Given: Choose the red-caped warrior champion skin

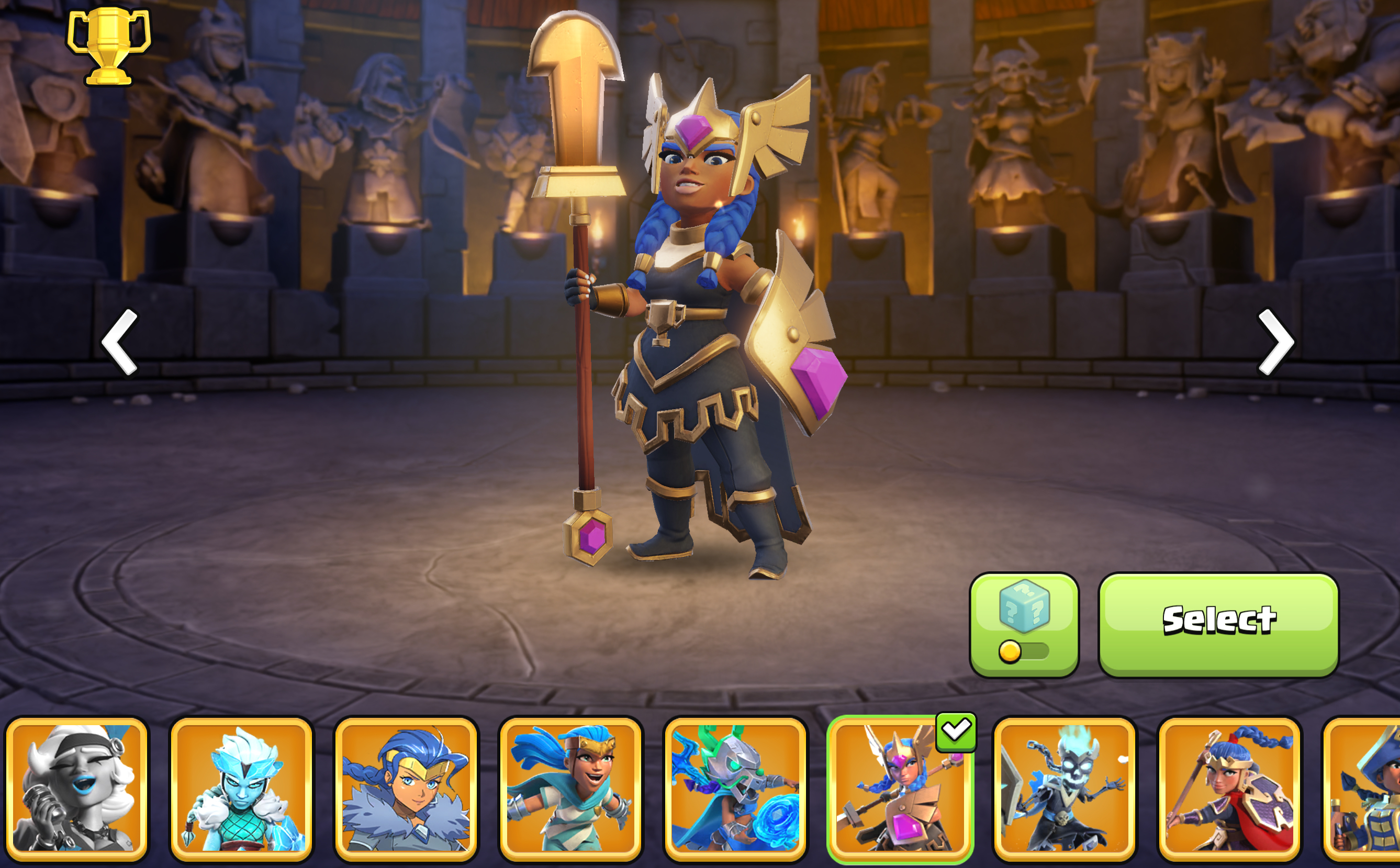Looking at the screenshot, I should tap(1229, 789).
